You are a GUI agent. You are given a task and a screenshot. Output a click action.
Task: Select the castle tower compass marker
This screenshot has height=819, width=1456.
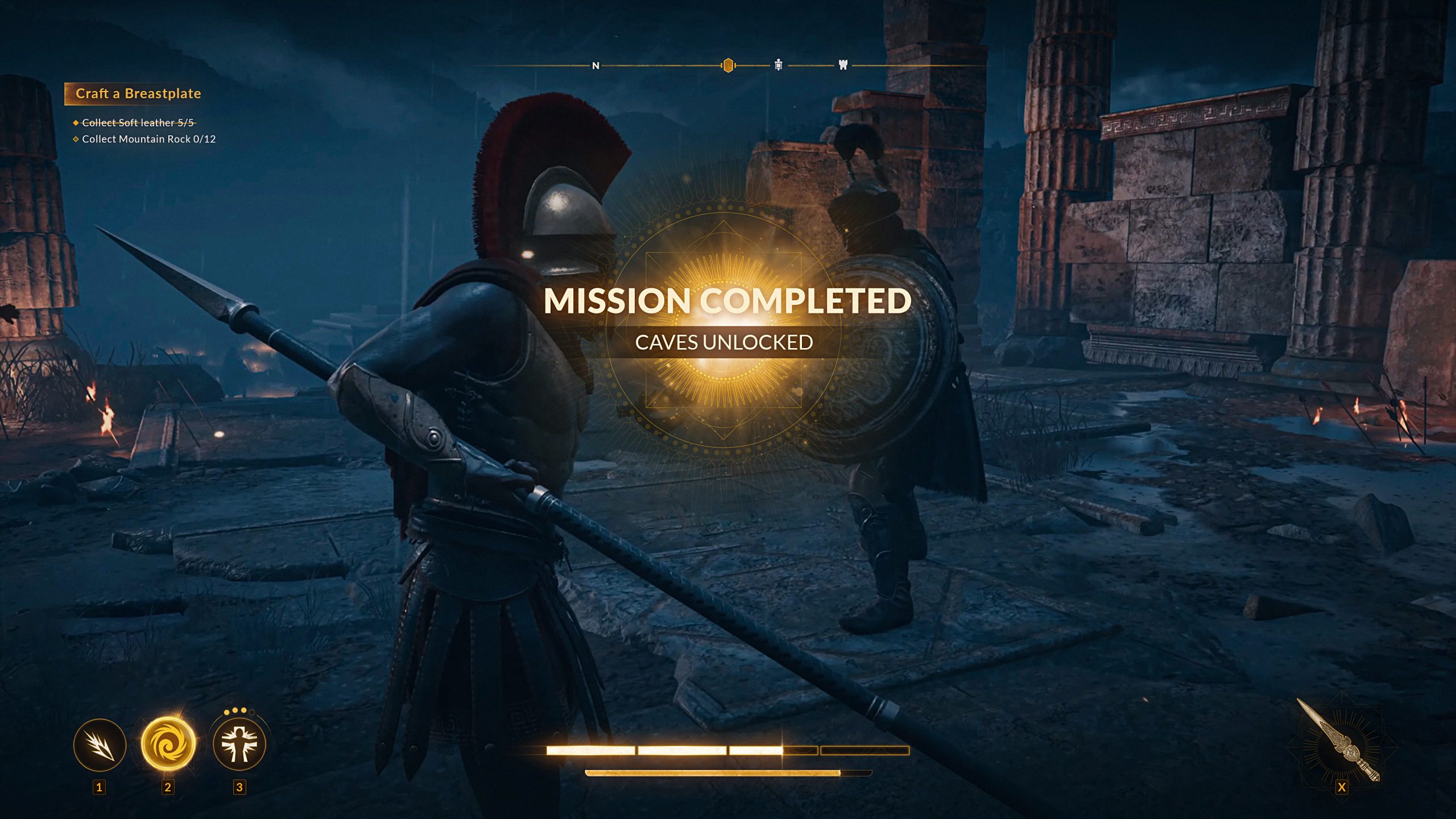click(843, 65)
